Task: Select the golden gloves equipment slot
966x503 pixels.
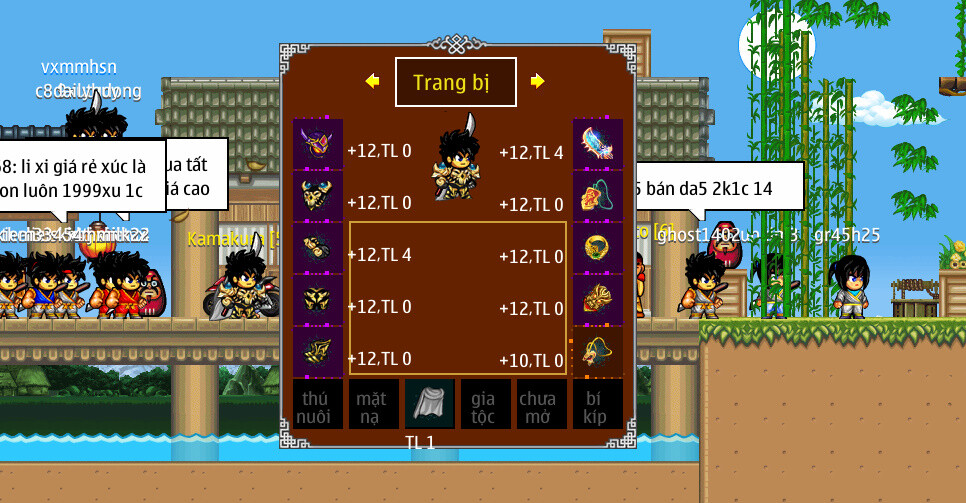Action: pyautogui.click(x=318, y=248)
